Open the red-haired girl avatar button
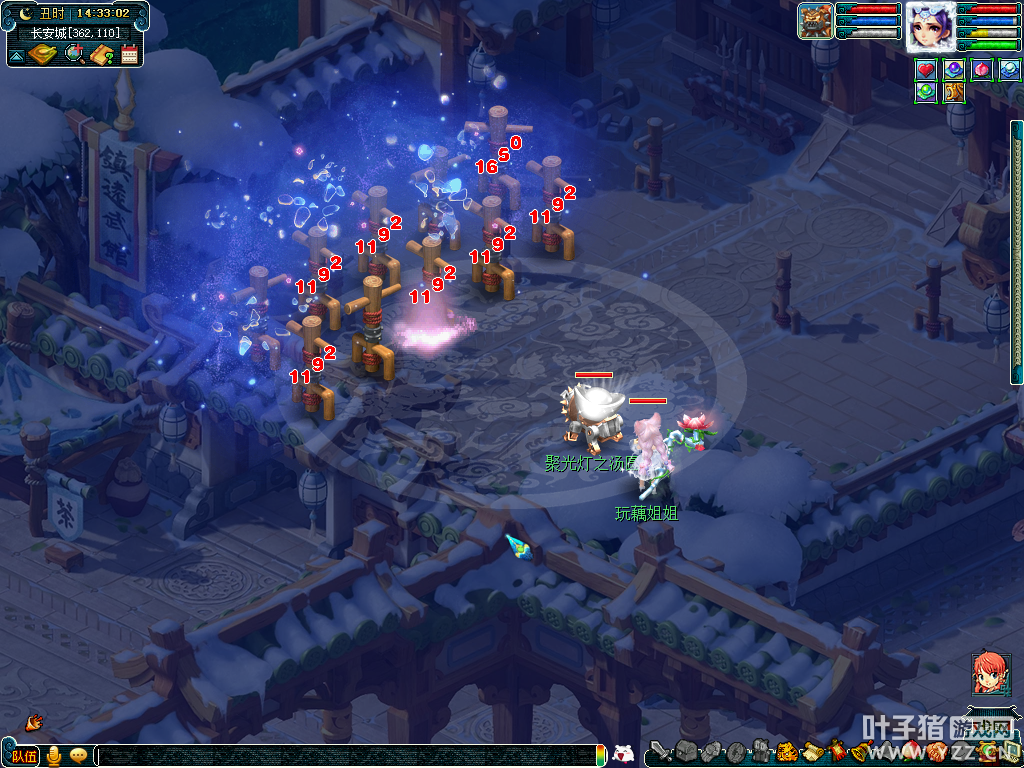The height and width of the screenshot is (768, 1024). pyautogui.click(x=990, y=673)
